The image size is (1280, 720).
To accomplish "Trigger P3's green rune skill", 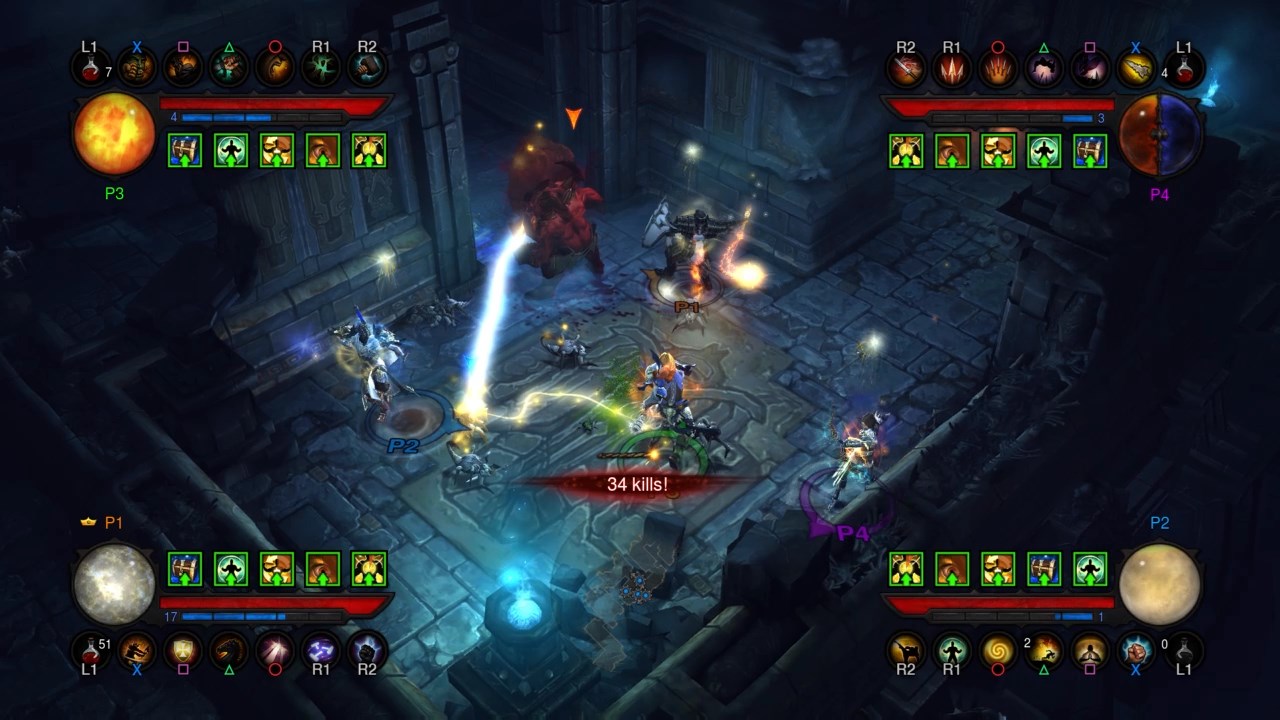I will pyautogui.click(x=321, y=69).
